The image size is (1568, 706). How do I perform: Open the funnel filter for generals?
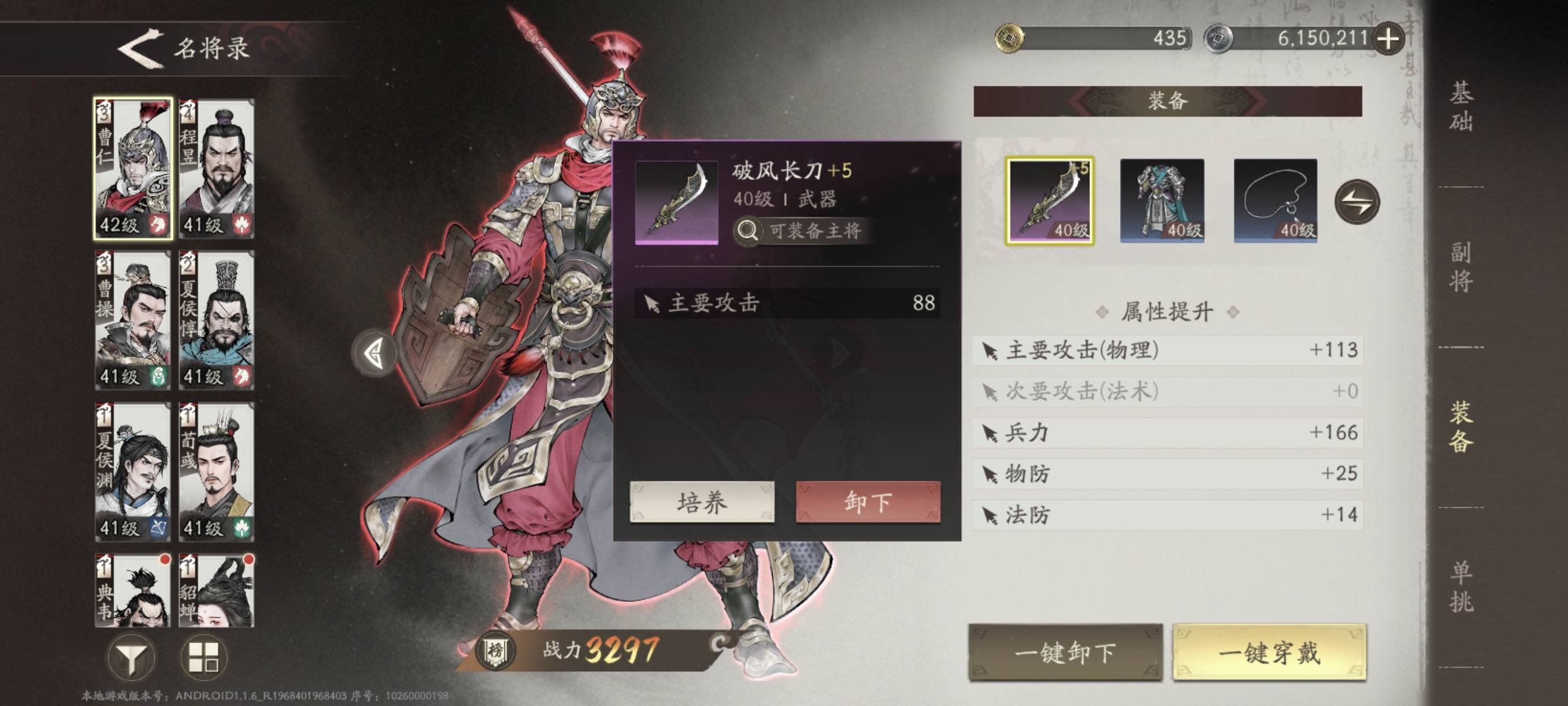coord(131,657)
